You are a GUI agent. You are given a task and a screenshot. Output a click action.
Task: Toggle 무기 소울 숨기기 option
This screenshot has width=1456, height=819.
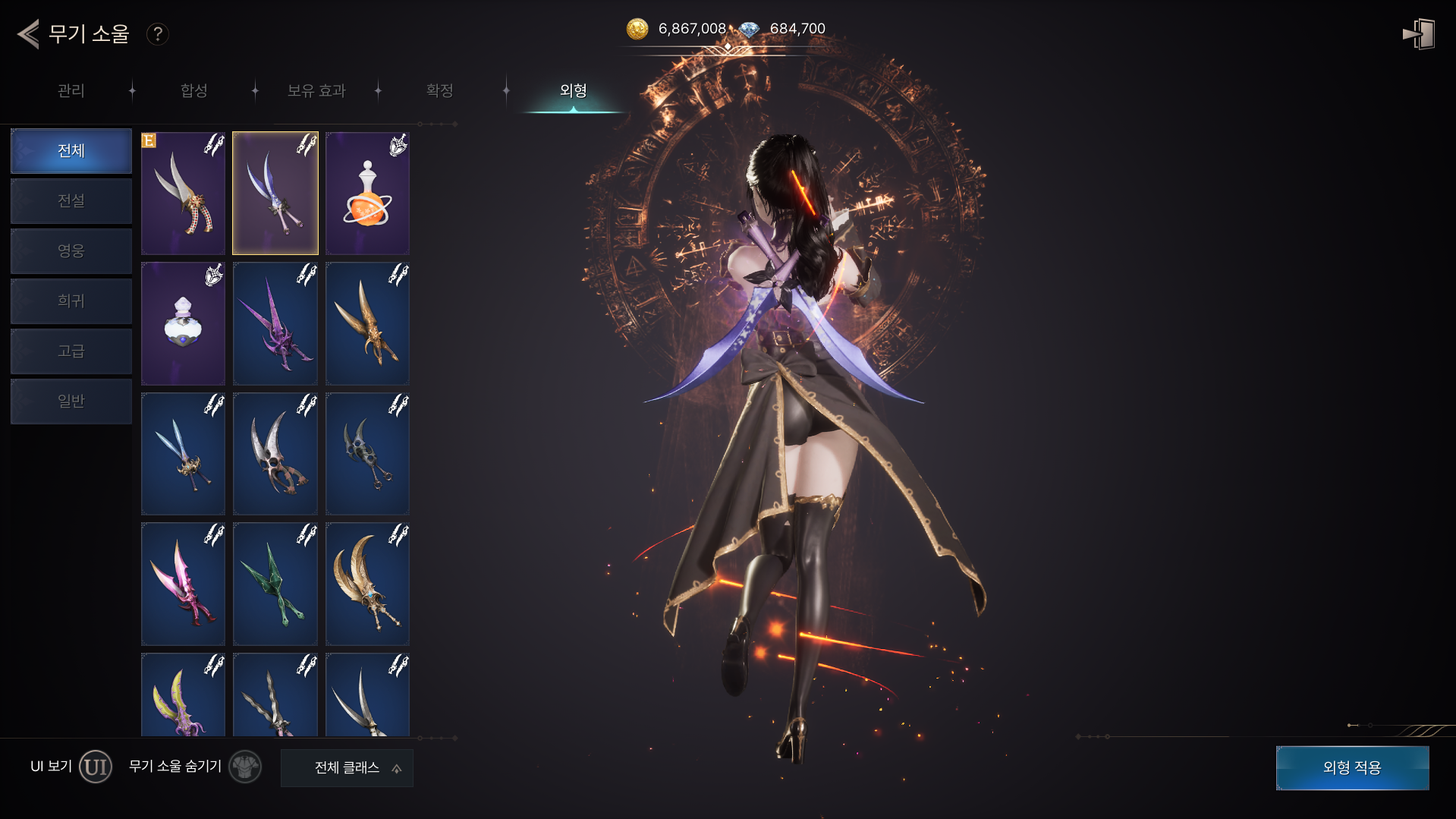245,767
